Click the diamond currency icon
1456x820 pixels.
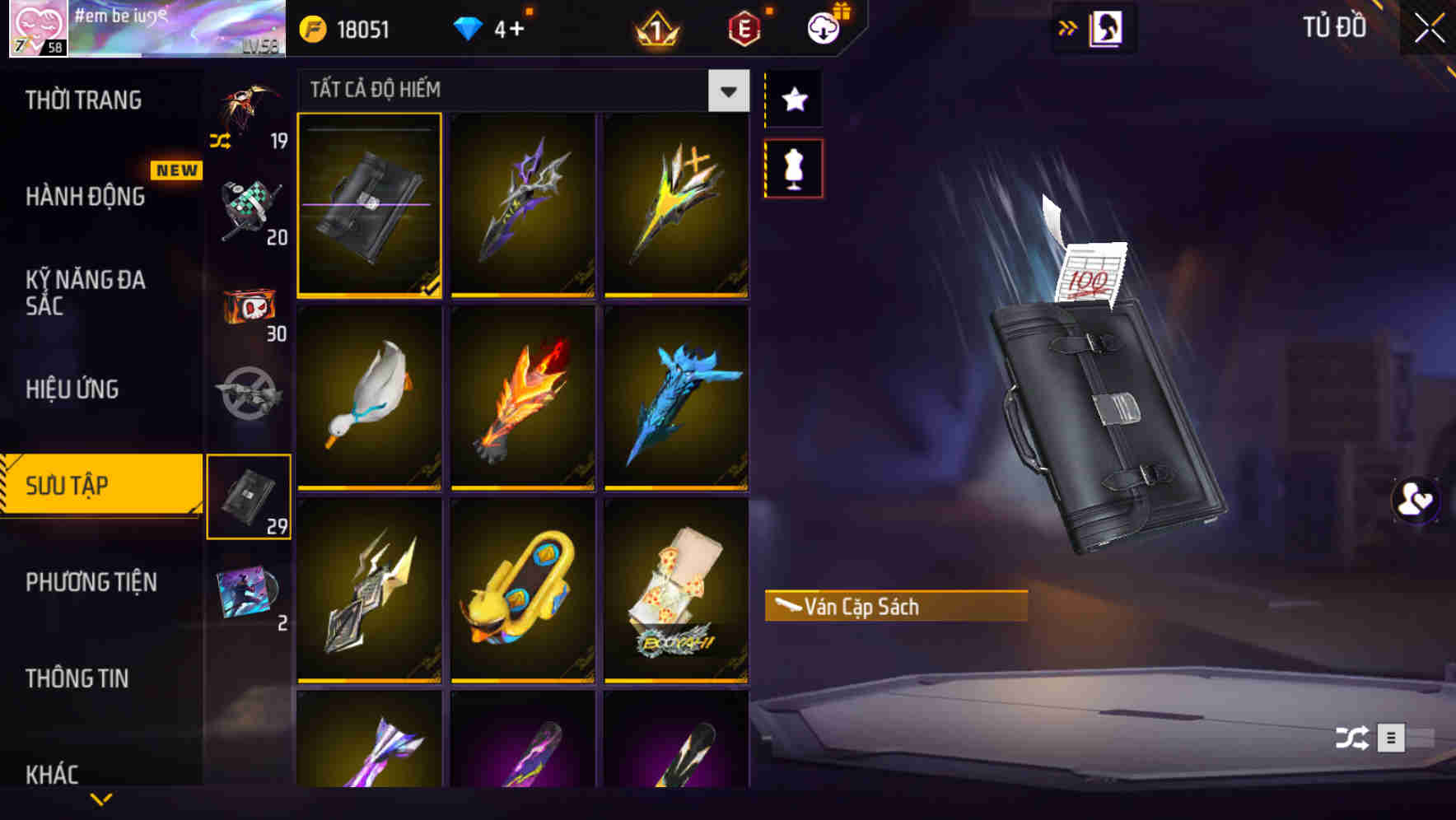click(x=467, y=27)
